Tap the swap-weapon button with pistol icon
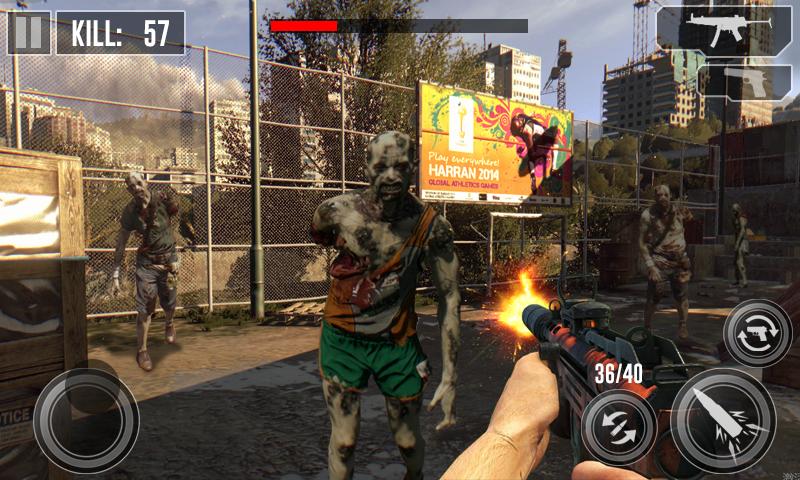 point(756,333)
